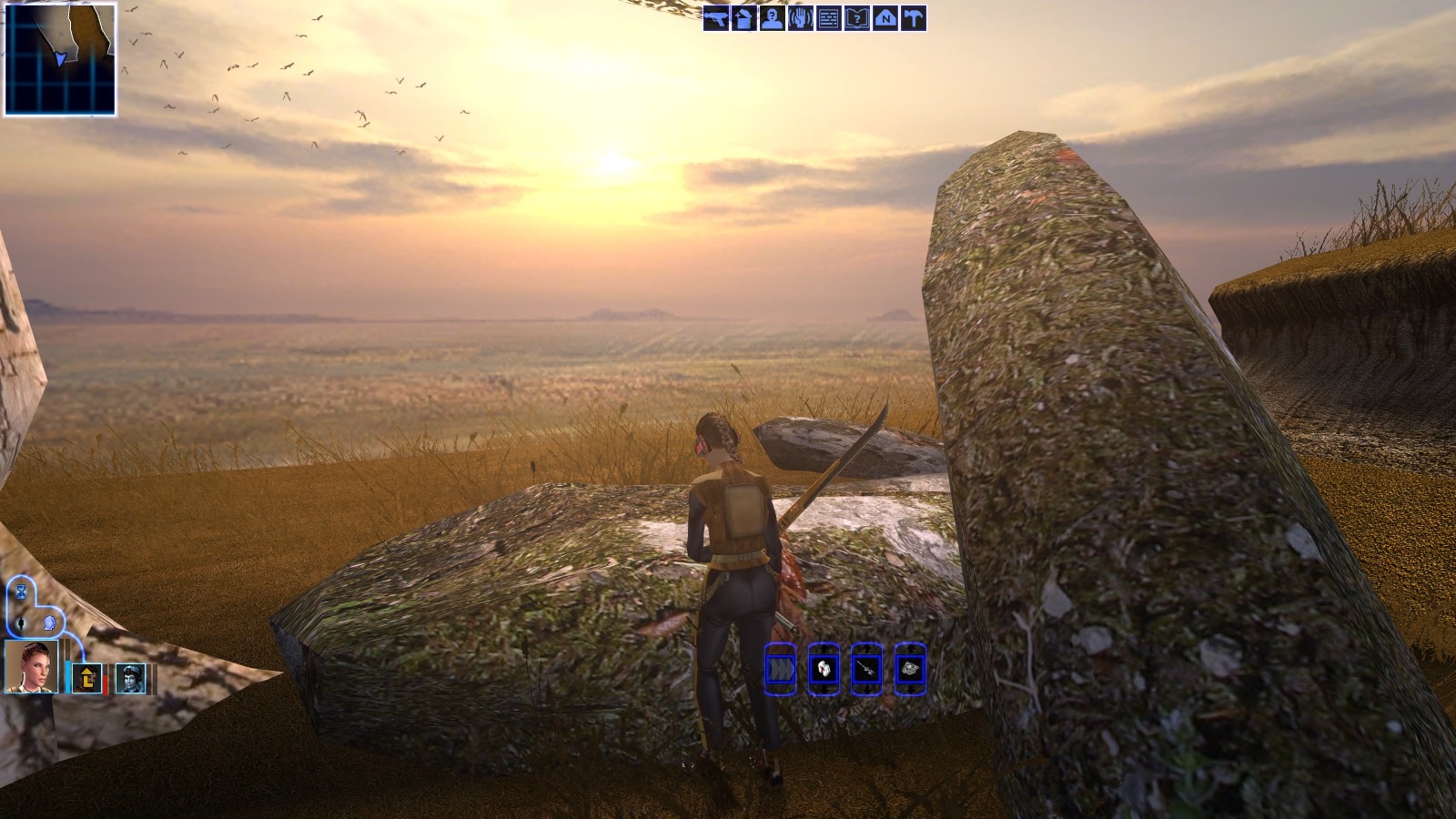Click the minimap in the top left corner

pos(59,59)
